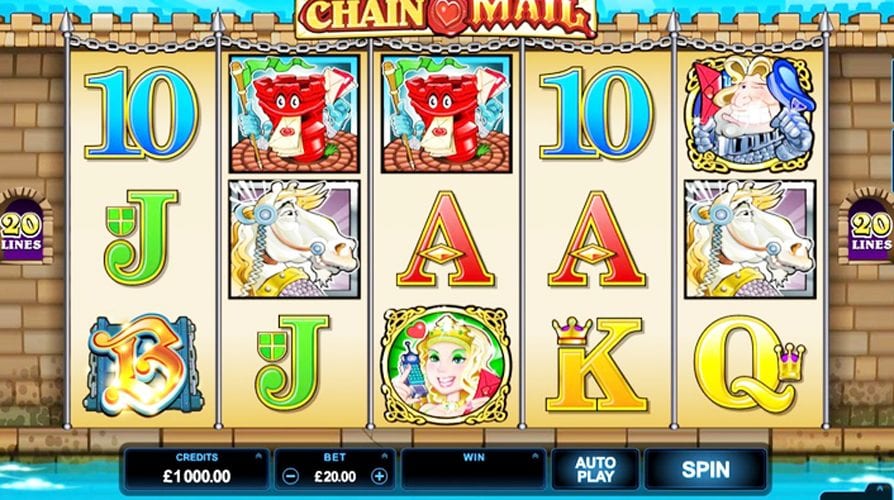Increase the bet with the plus button
Viewport: 894px width, 500px height.
tap(379, 476)
